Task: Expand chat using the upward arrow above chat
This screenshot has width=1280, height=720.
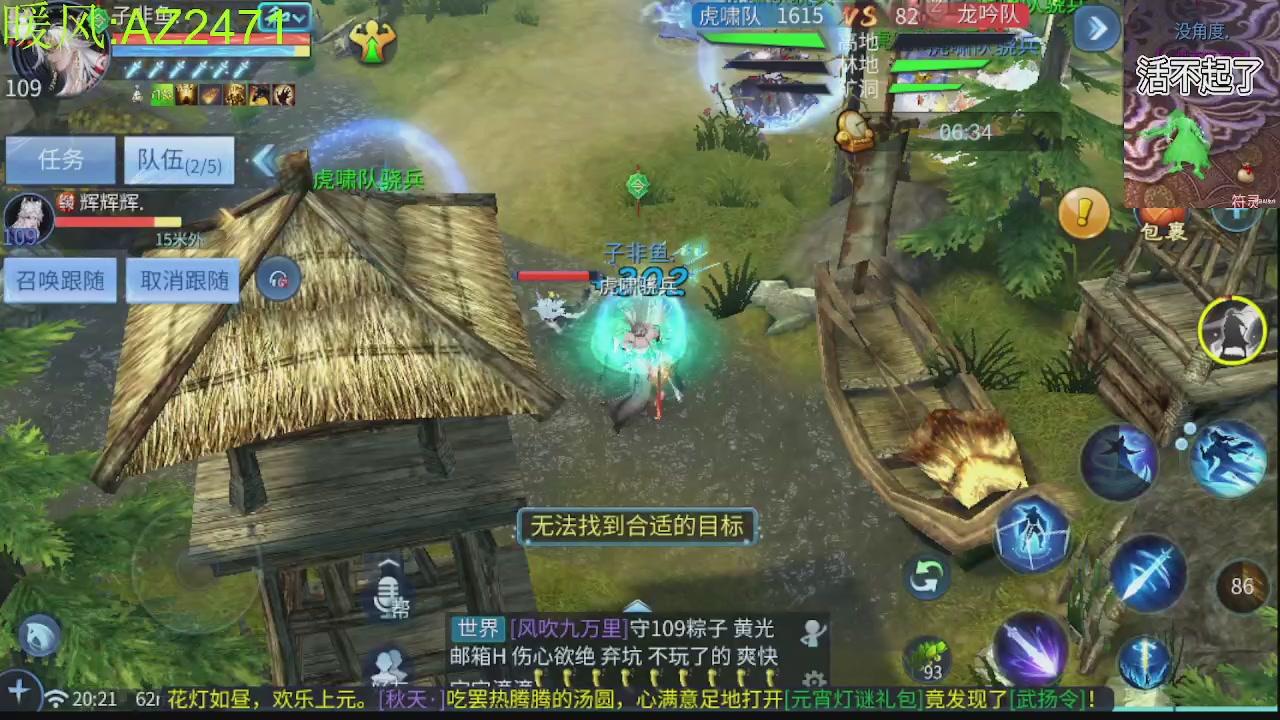Action: pyautogui.click(x=637, y=605)
